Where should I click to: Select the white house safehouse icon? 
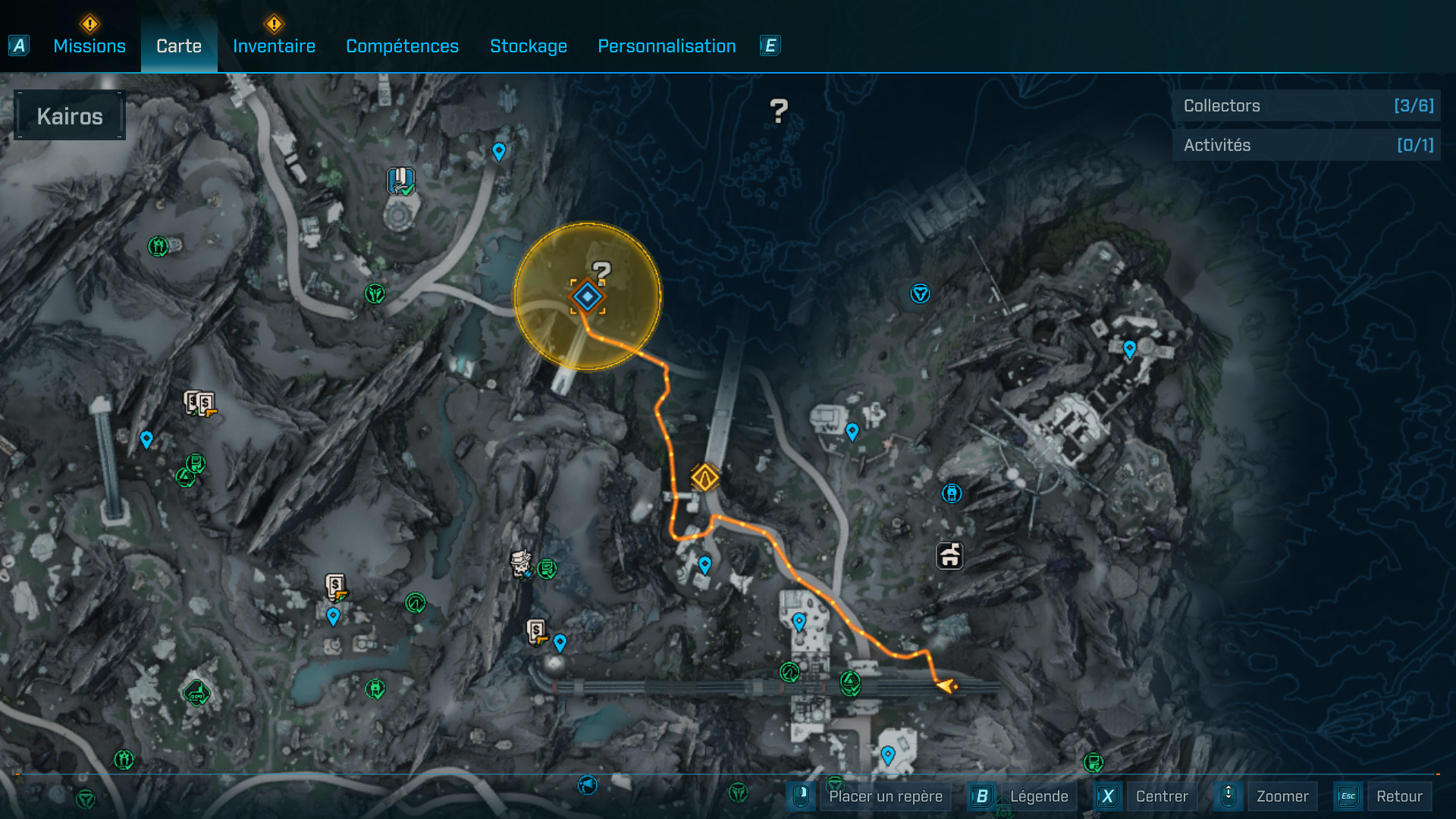click(x=949, y=556)
